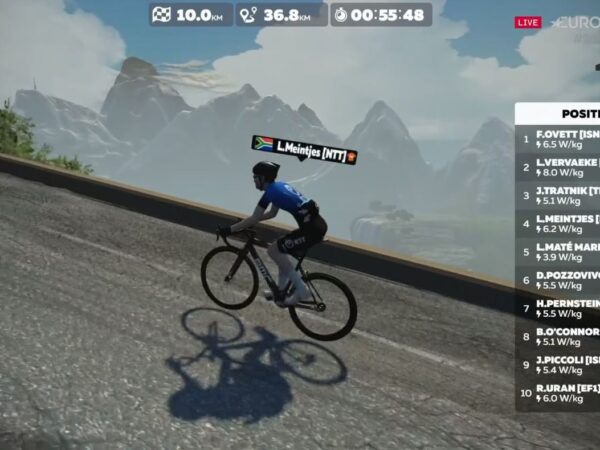Image resolution: width=600 pixels, height=450 pixels.
Task: Click B.O'Connor in the positions list
Action: pos(566,336)
